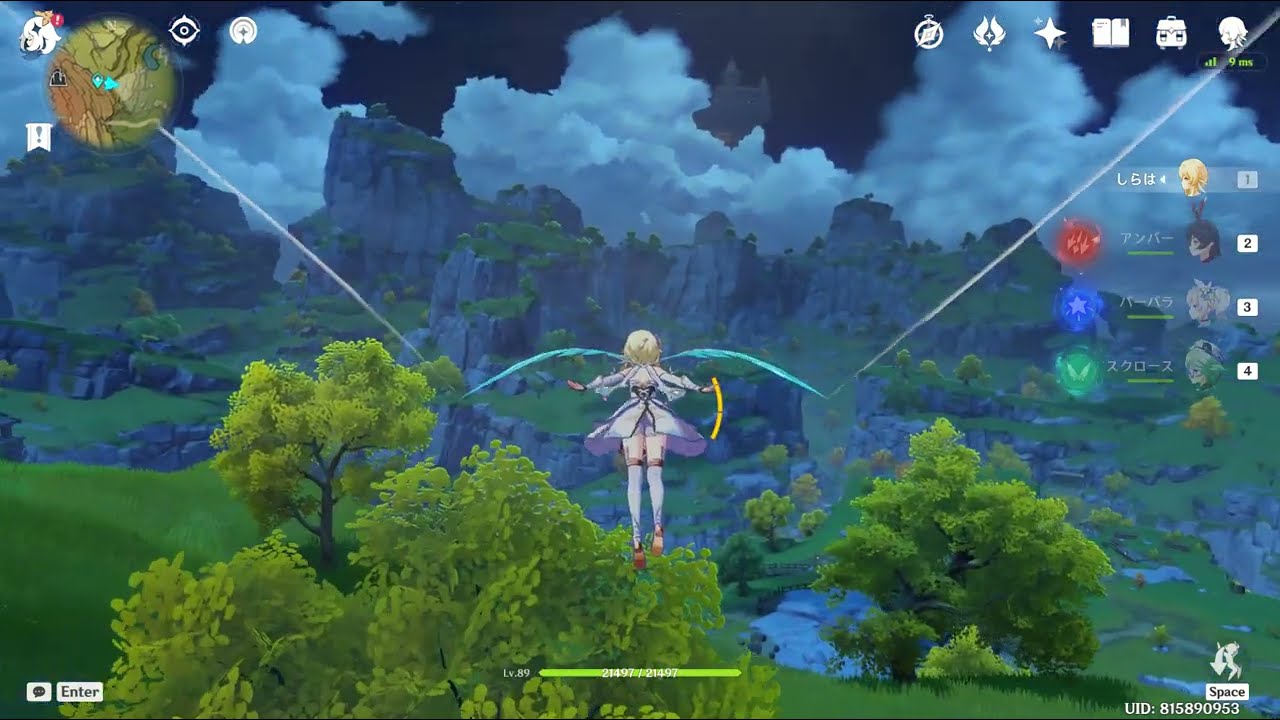Open the Wish four-pointed star icon
This screenshot has height=720, width=1280.
1050,34
